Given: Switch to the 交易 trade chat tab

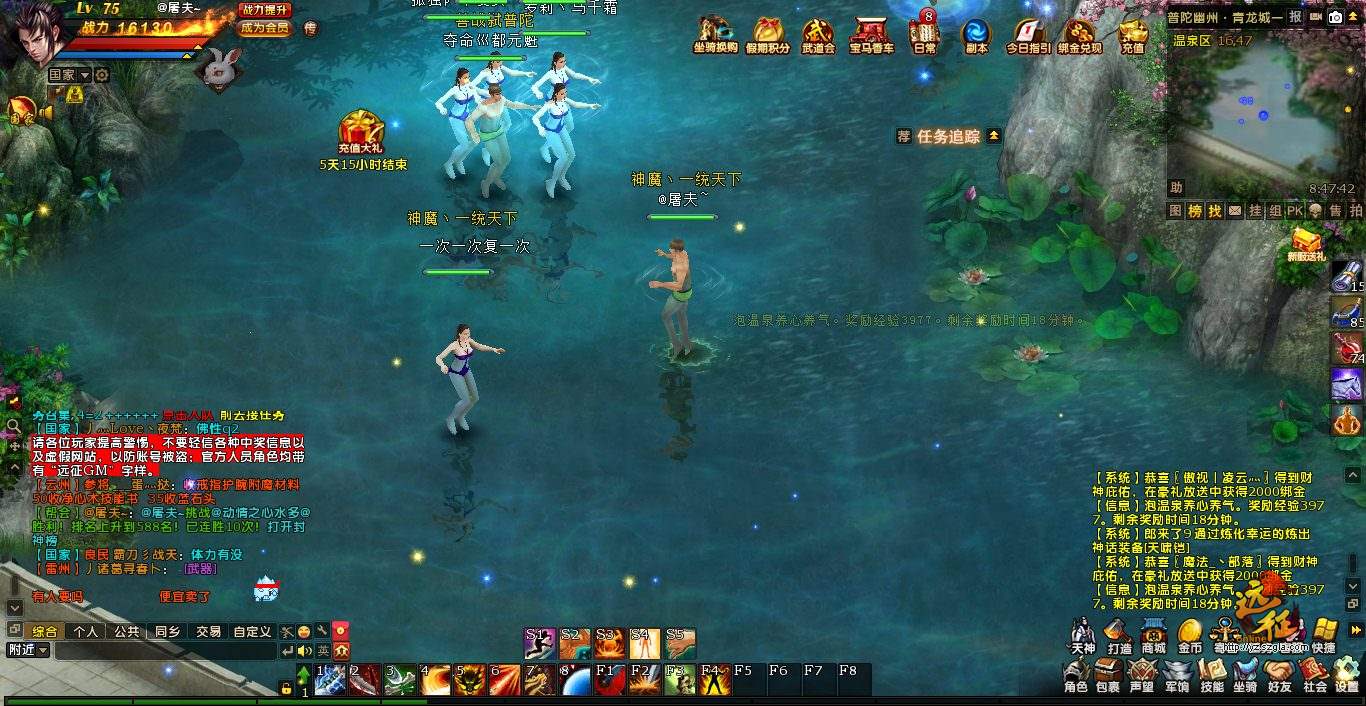Looking at the screenshot, I should point(208,632).
